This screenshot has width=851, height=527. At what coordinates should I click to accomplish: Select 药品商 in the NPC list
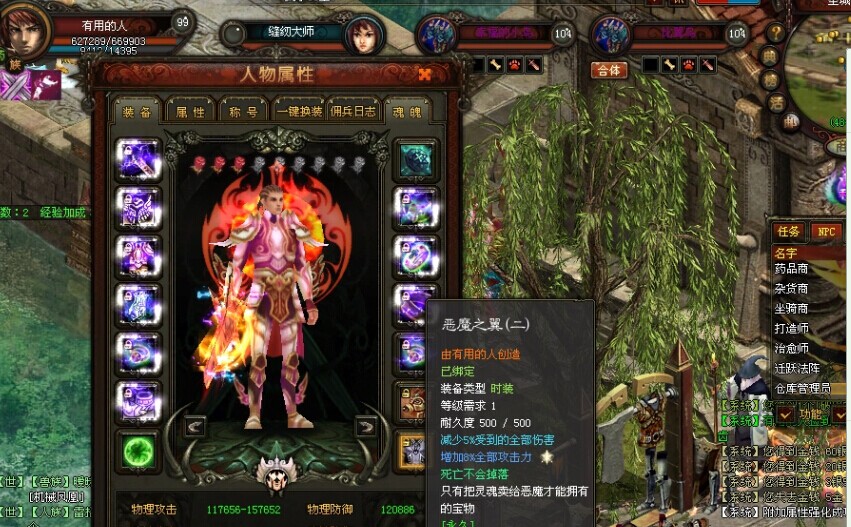click(791, 269)
